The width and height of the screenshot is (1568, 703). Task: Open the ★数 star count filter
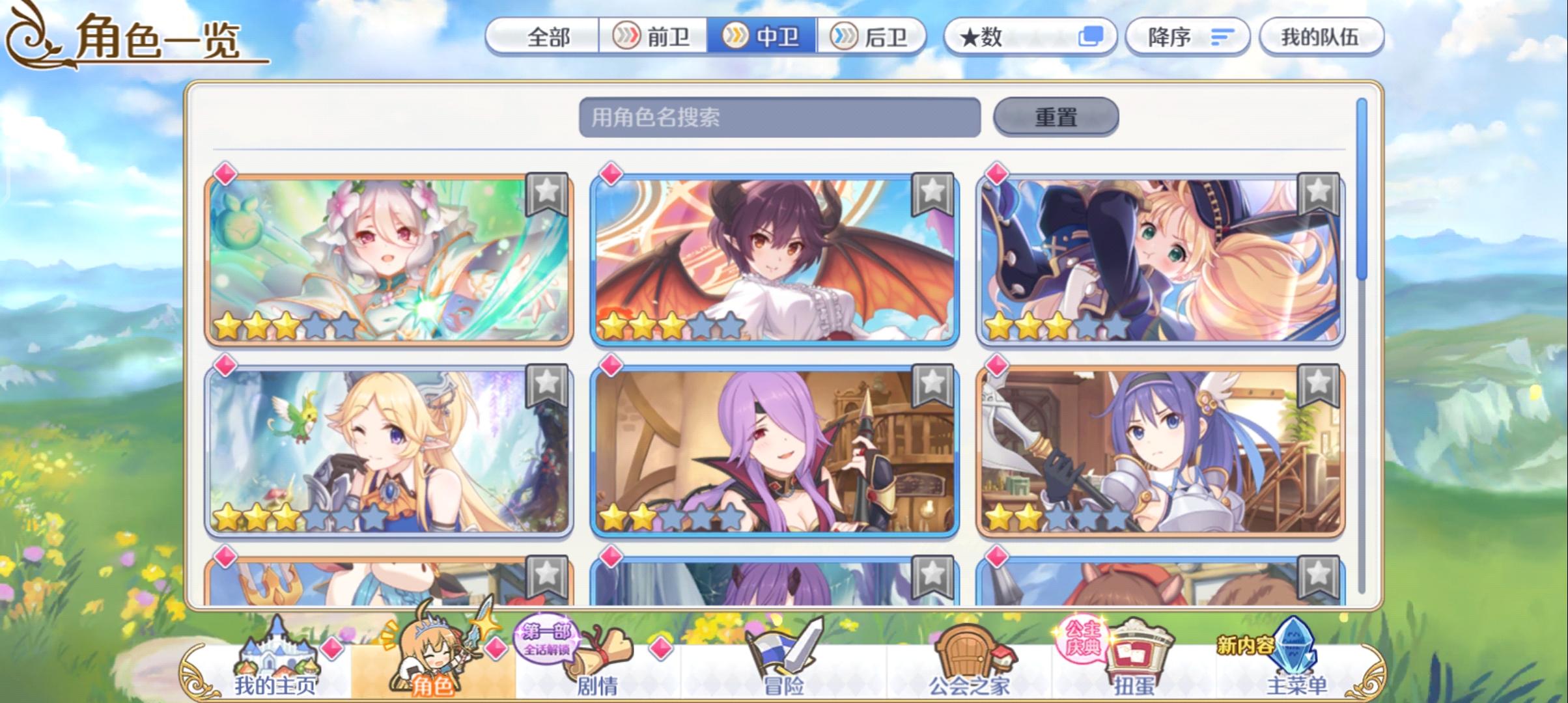click(x=990, y=37)
